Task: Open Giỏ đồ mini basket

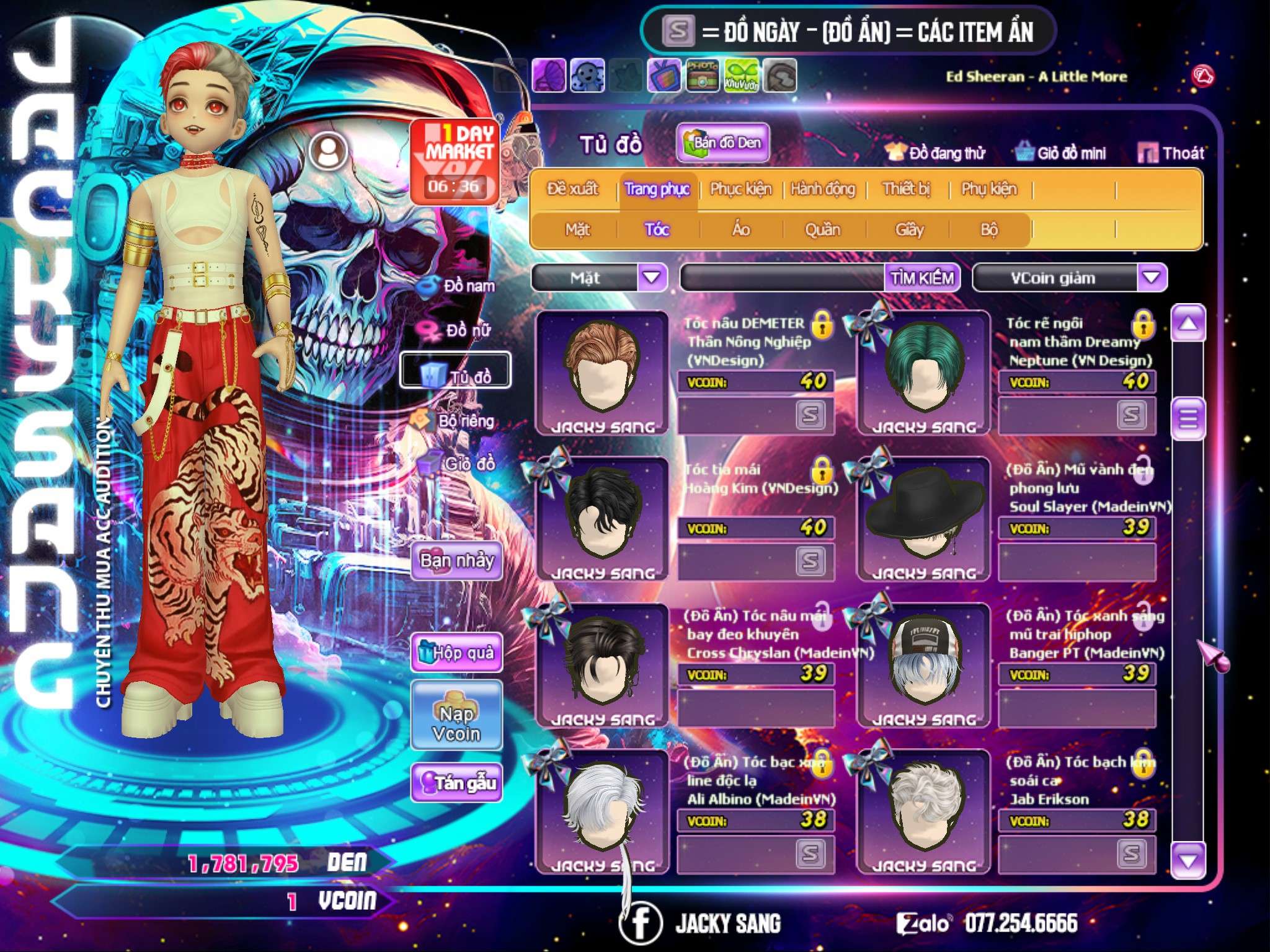Action: click(1061, 152)
